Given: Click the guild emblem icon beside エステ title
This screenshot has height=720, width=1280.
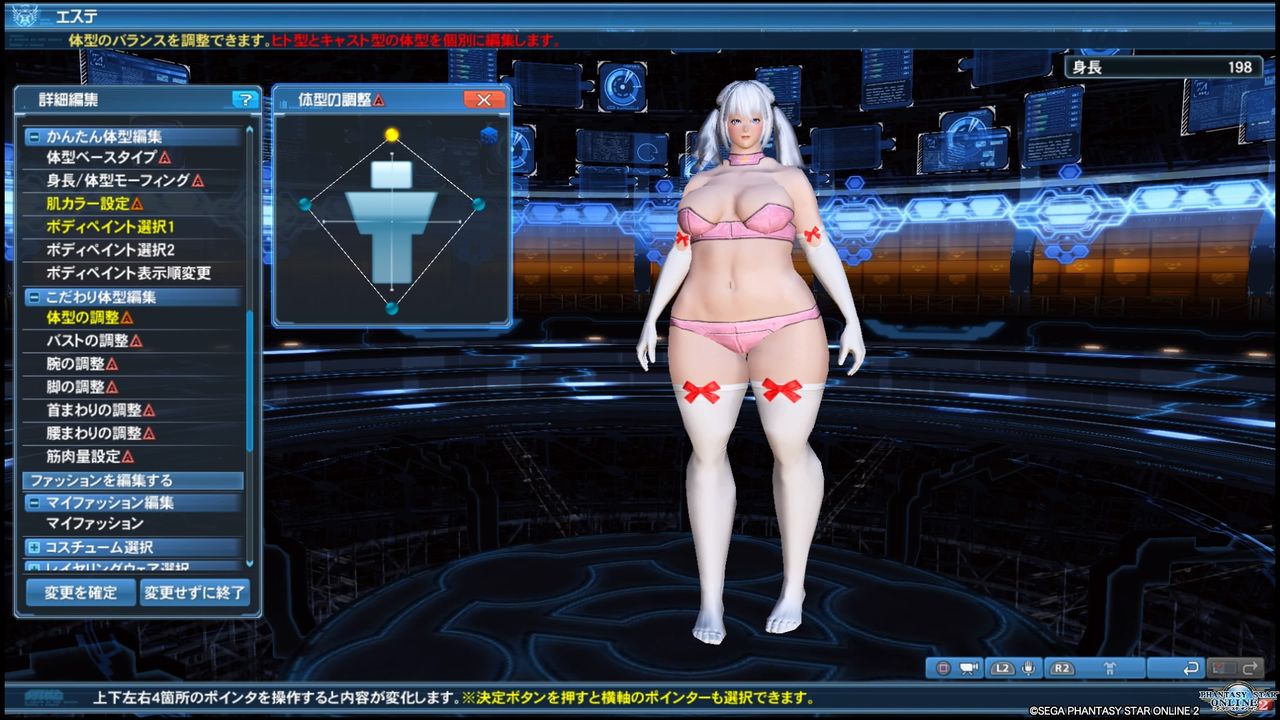Looking at the screenshot, I should tap(26, 14).
